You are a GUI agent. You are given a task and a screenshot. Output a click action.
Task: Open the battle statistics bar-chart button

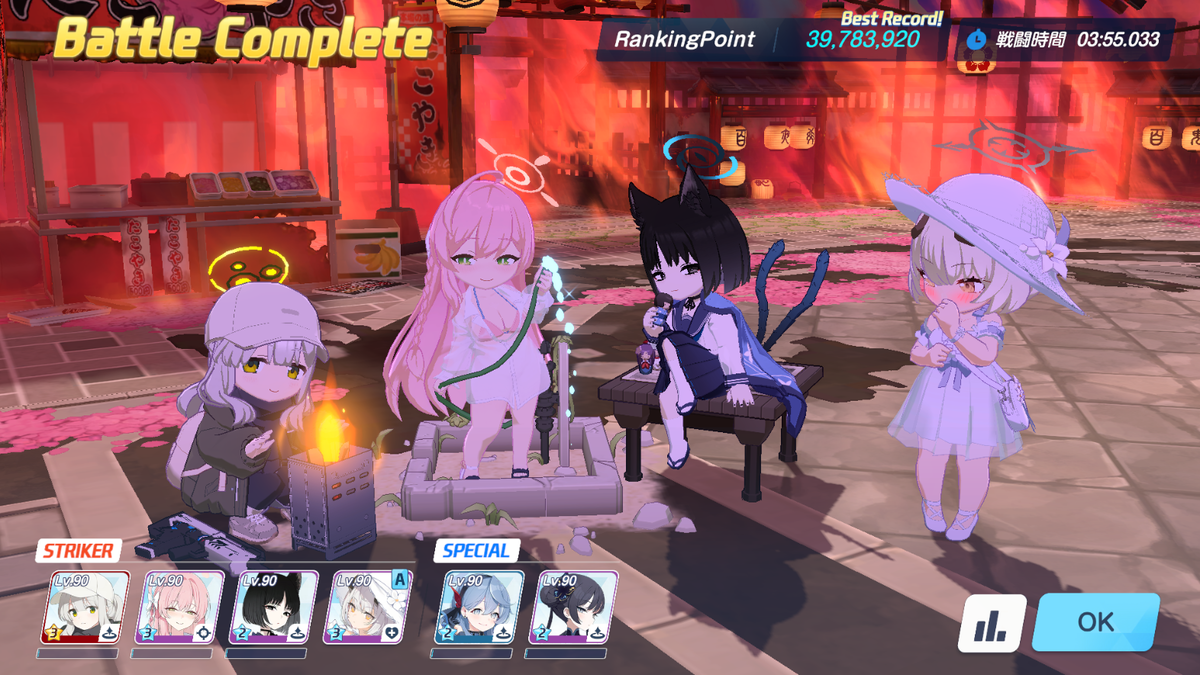point(992,623)
